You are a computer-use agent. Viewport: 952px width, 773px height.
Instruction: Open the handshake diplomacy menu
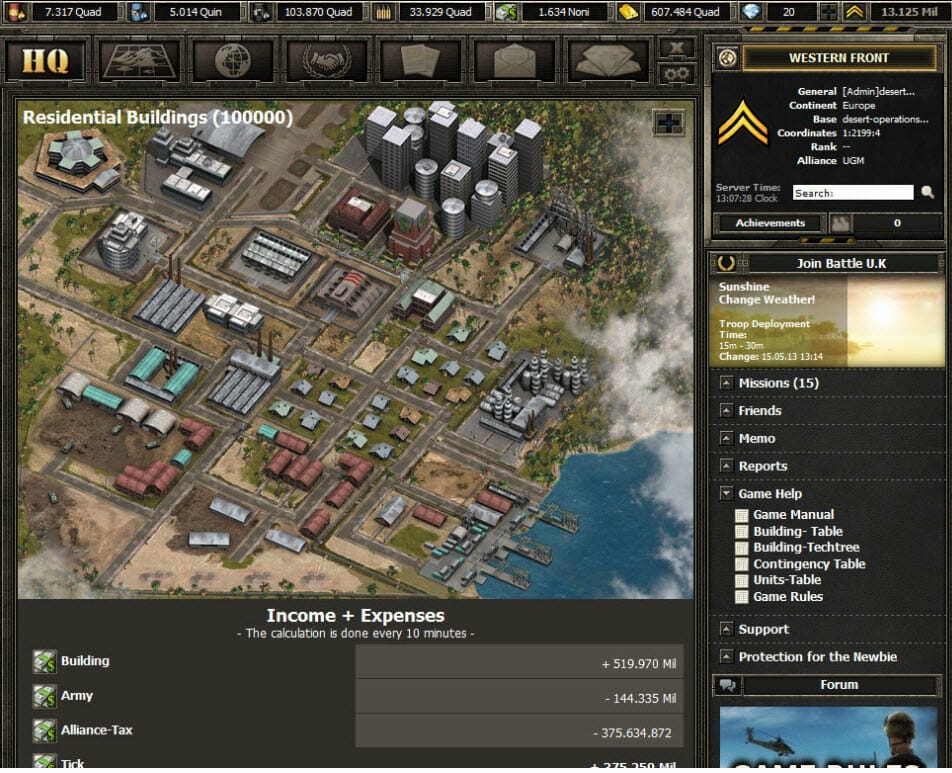[x=326, y=60]
